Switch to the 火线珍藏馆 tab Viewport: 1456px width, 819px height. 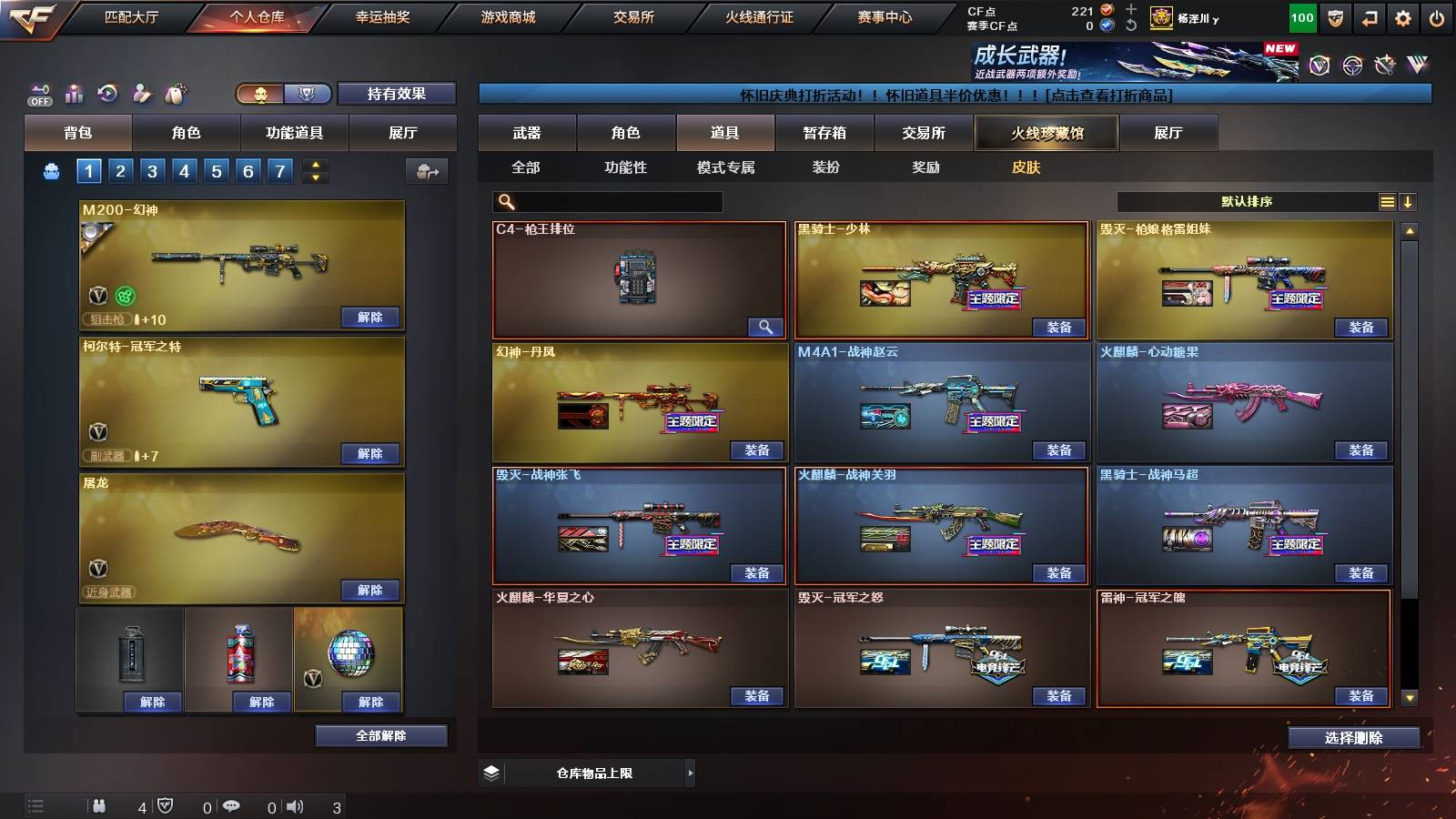point(1045,133)
